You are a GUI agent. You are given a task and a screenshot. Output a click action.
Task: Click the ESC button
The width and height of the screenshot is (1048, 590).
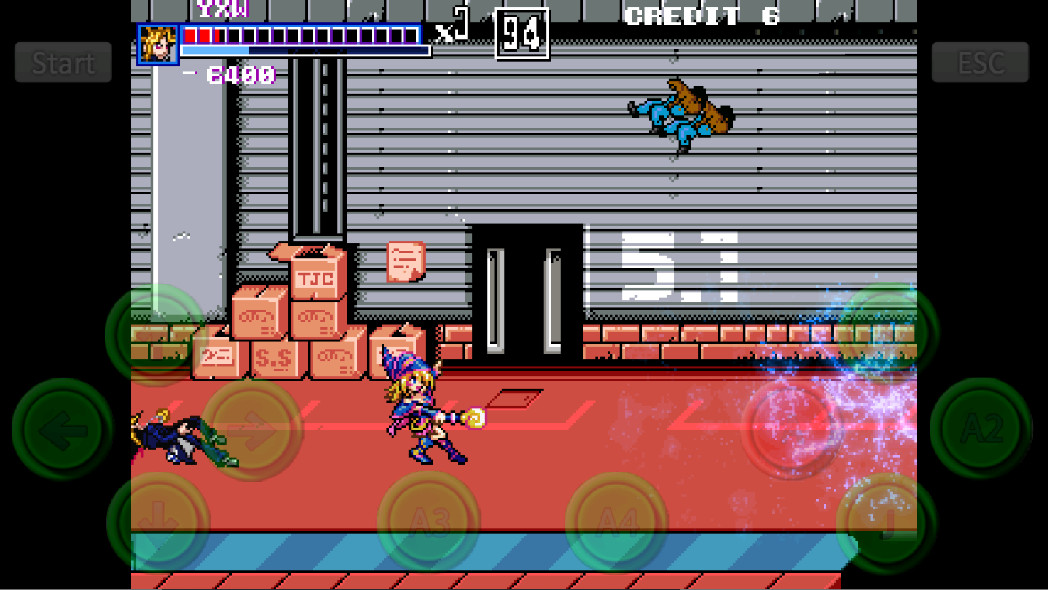click(979, 62)
